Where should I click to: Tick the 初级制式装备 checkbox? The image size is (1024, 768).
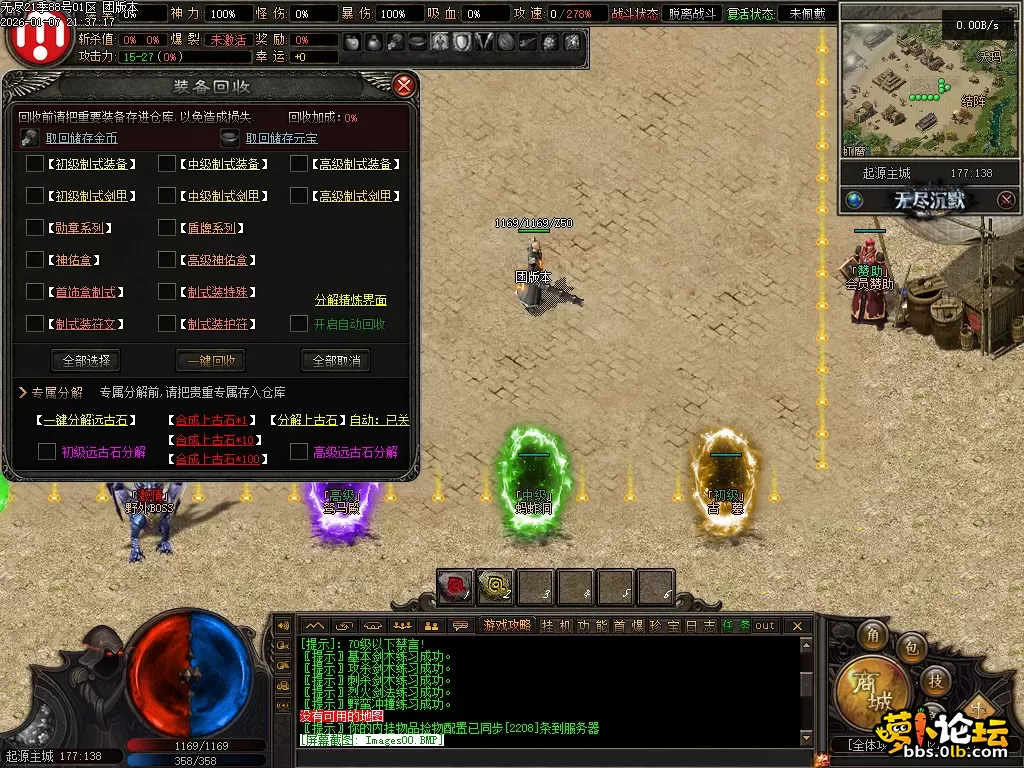pos(35,164)
